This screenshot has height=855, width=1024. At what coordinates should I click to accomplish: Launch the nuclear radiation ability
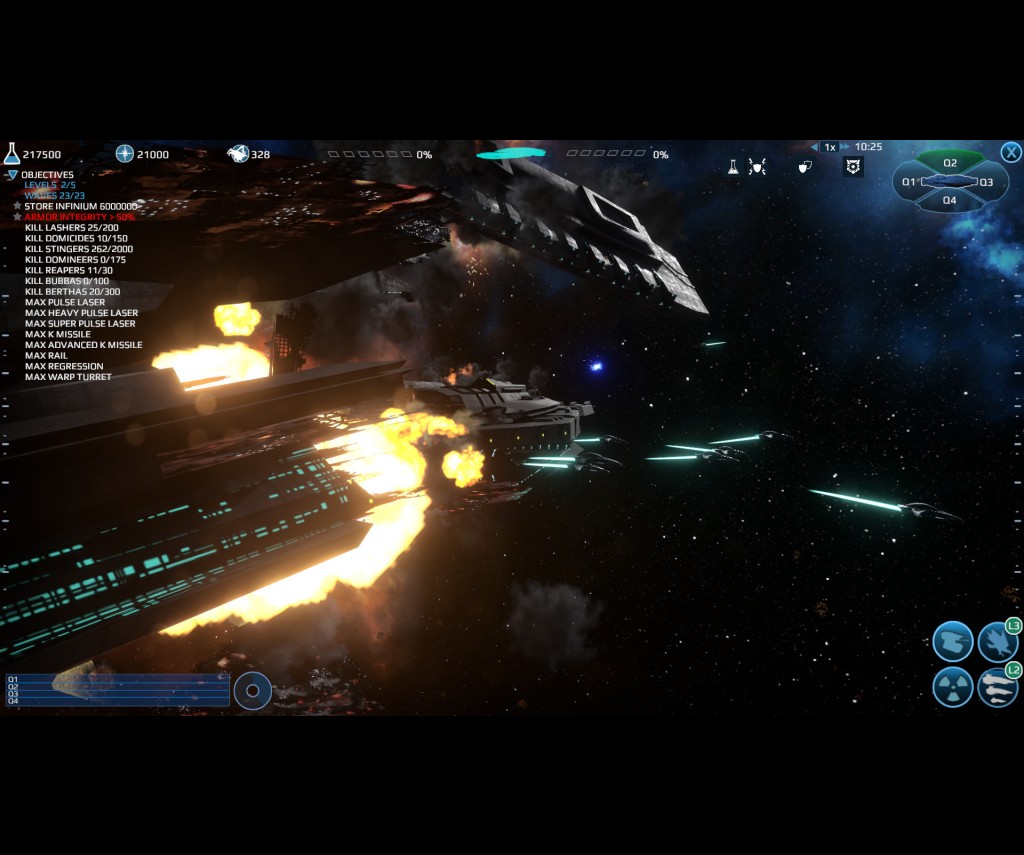point(952,687)
